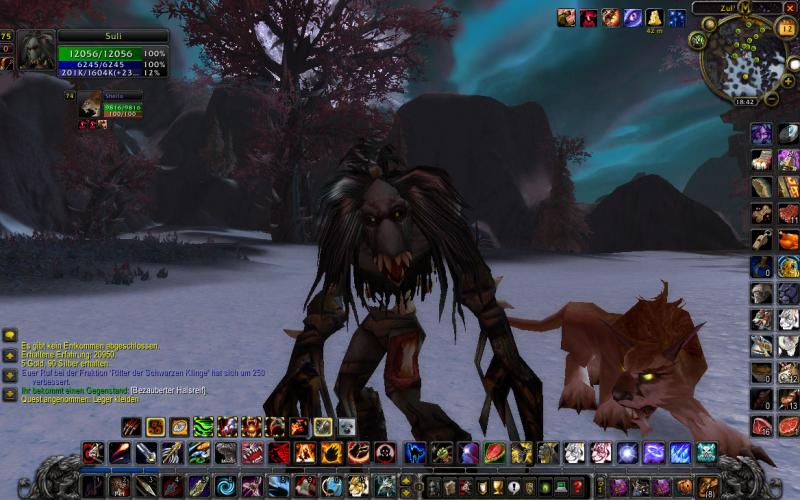Open the minimap
Screen dimensions: 800x500
click(743, 58)
